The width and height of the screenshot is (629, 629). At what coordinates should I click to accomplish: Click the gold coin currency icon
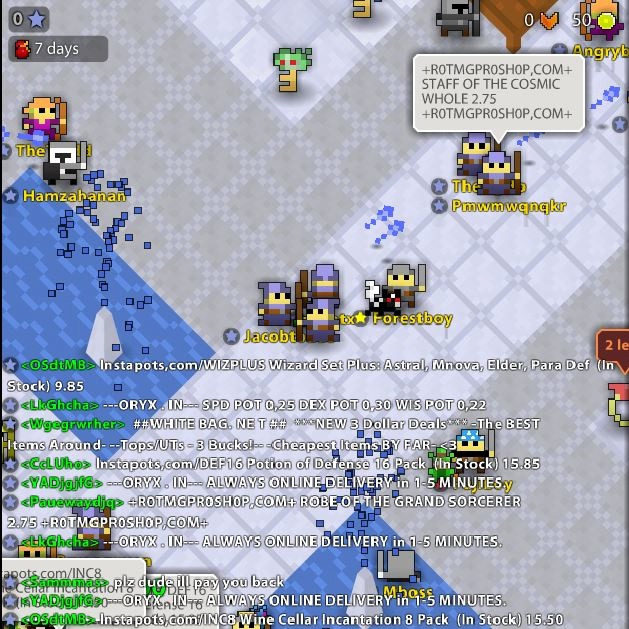606,19
